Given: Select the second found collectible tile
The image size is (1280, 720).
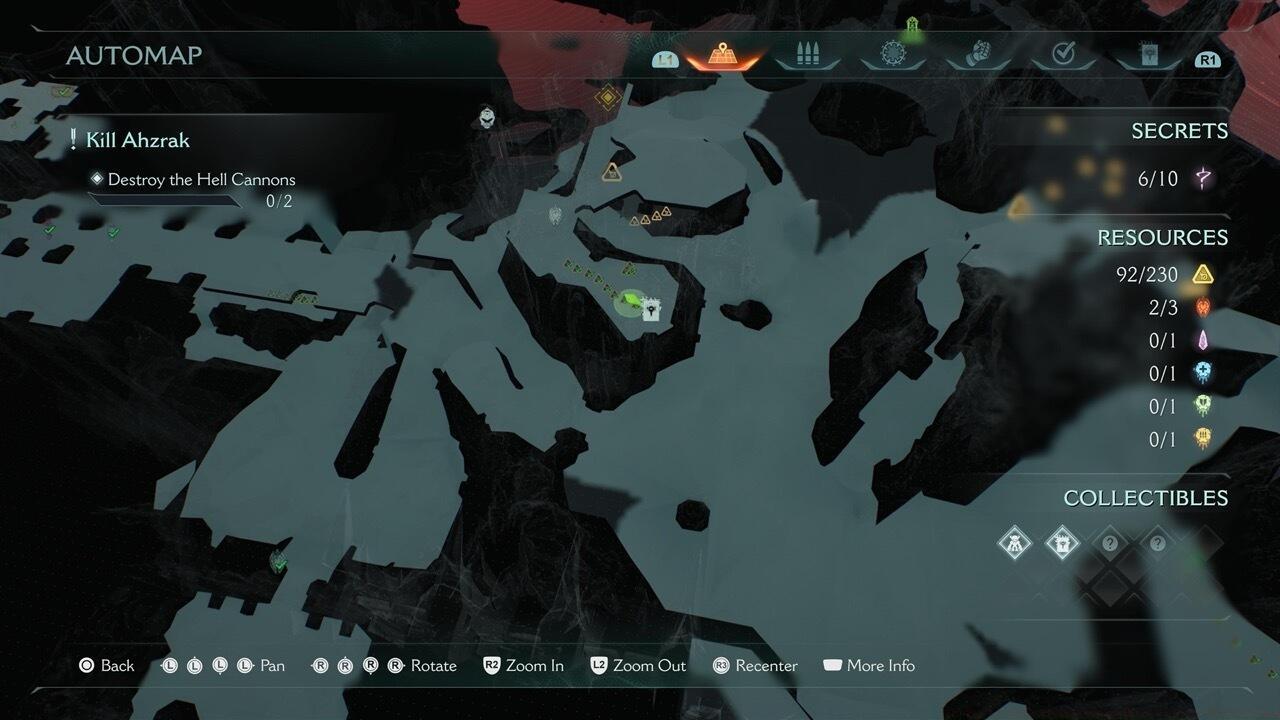Looking at the screenshot, I should 1061,544.
